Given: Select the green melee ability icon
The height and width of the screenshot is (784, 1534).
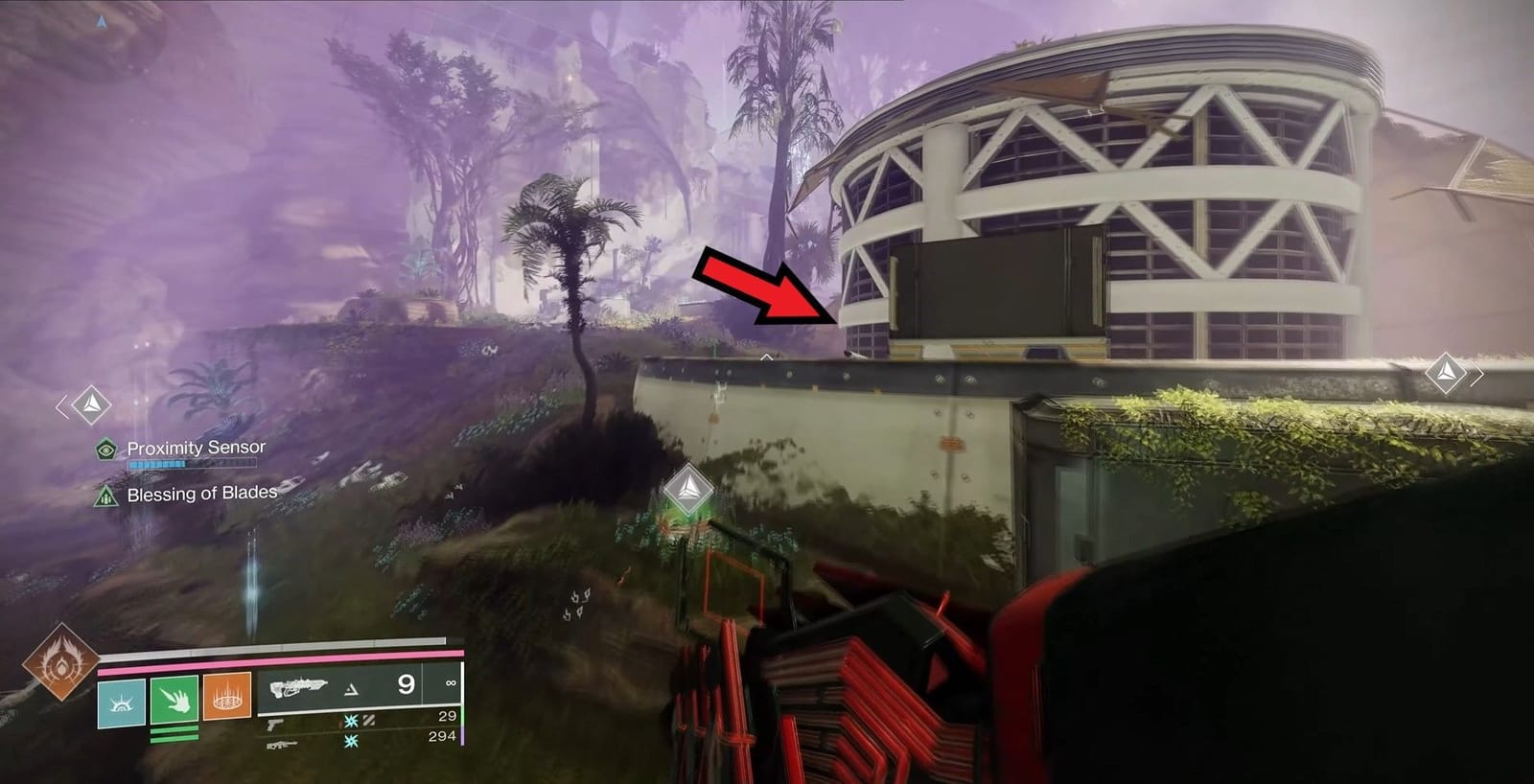Looking at the screenshot, I should (x=174, y=701).
